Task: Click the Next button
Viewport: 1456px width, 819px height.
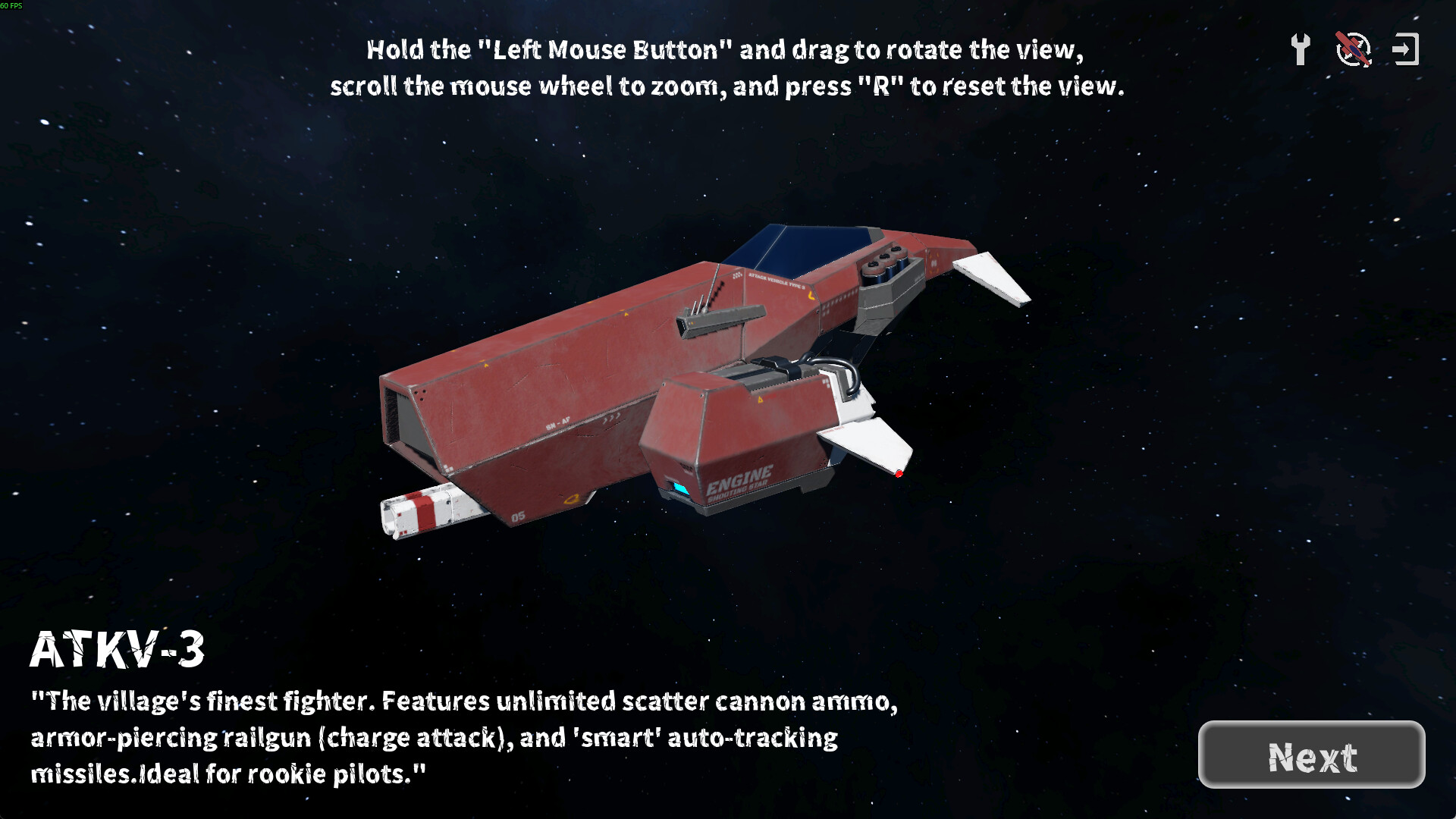Action: click(x=1313, y=756)
